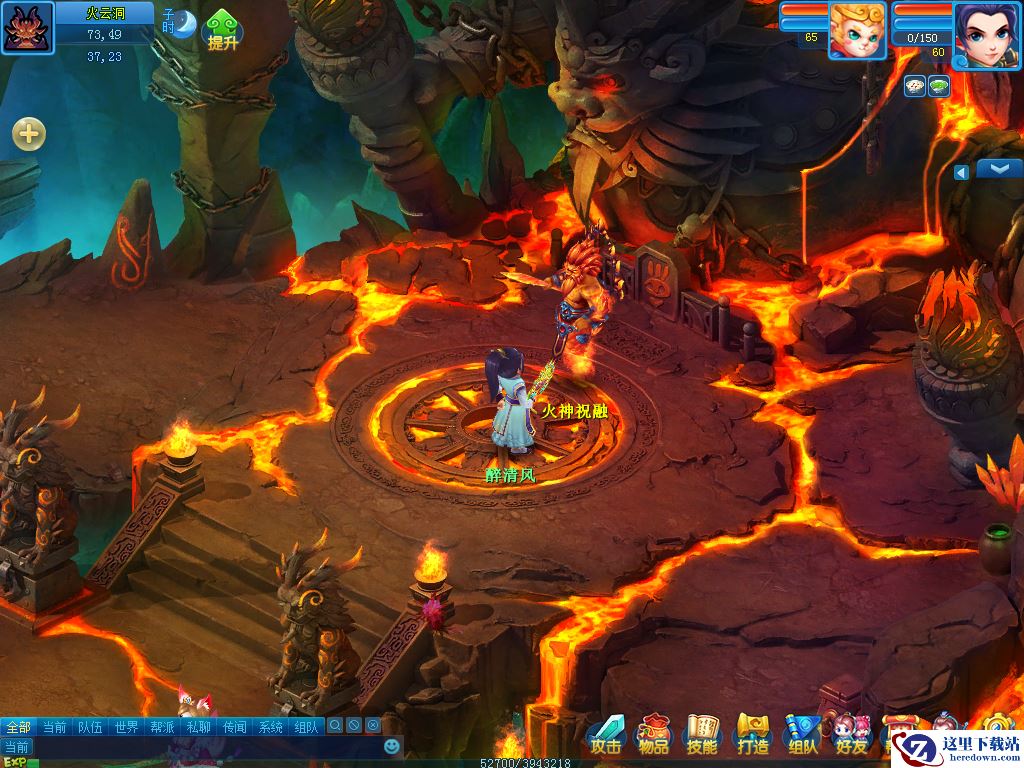
Task: Click the 提升 upgrade button
Action: click(x=221, y=30)
